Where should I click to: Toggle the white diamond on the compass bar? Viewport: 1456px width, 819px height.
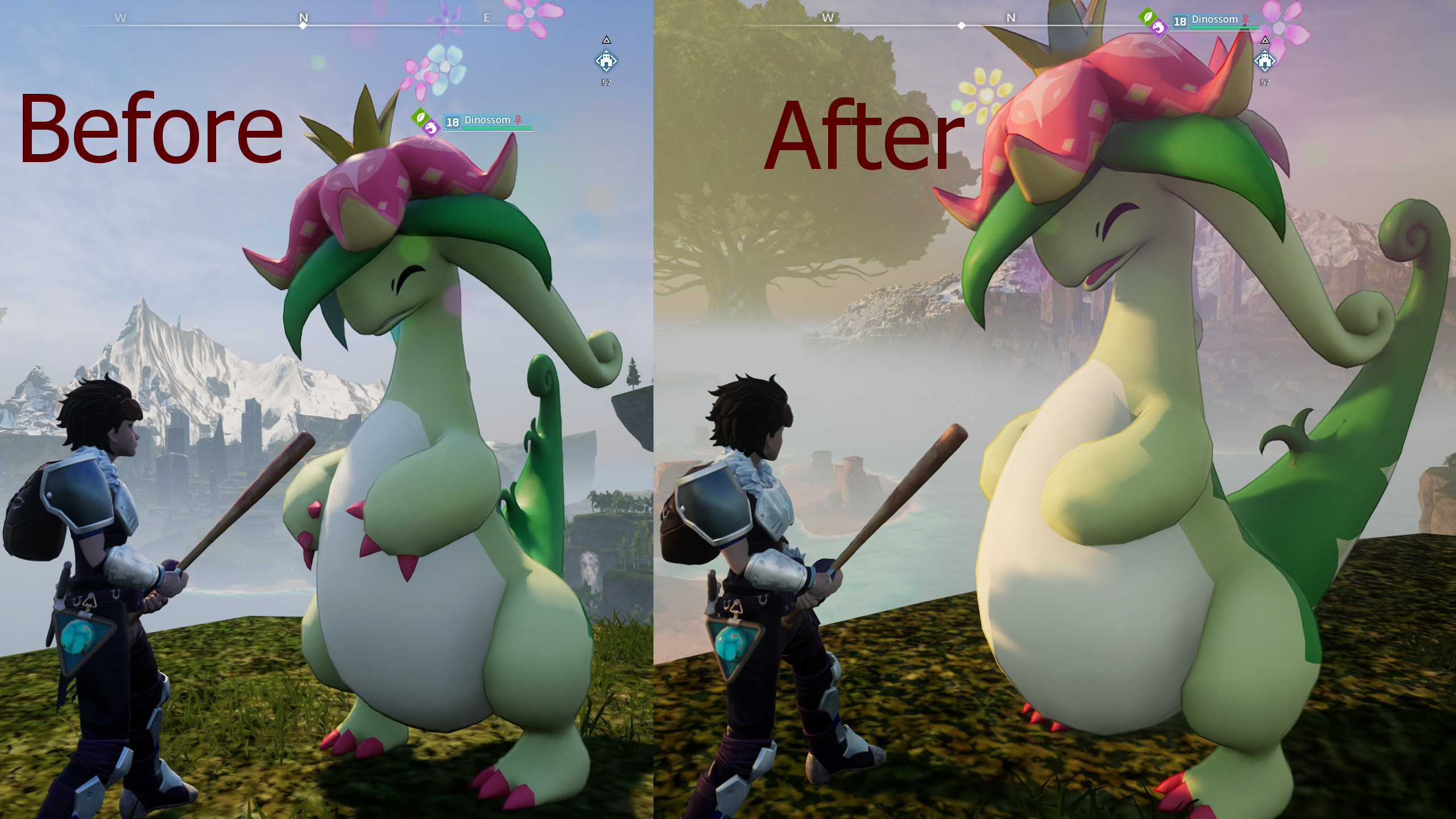pyautogui.click(x=304, y=25)
